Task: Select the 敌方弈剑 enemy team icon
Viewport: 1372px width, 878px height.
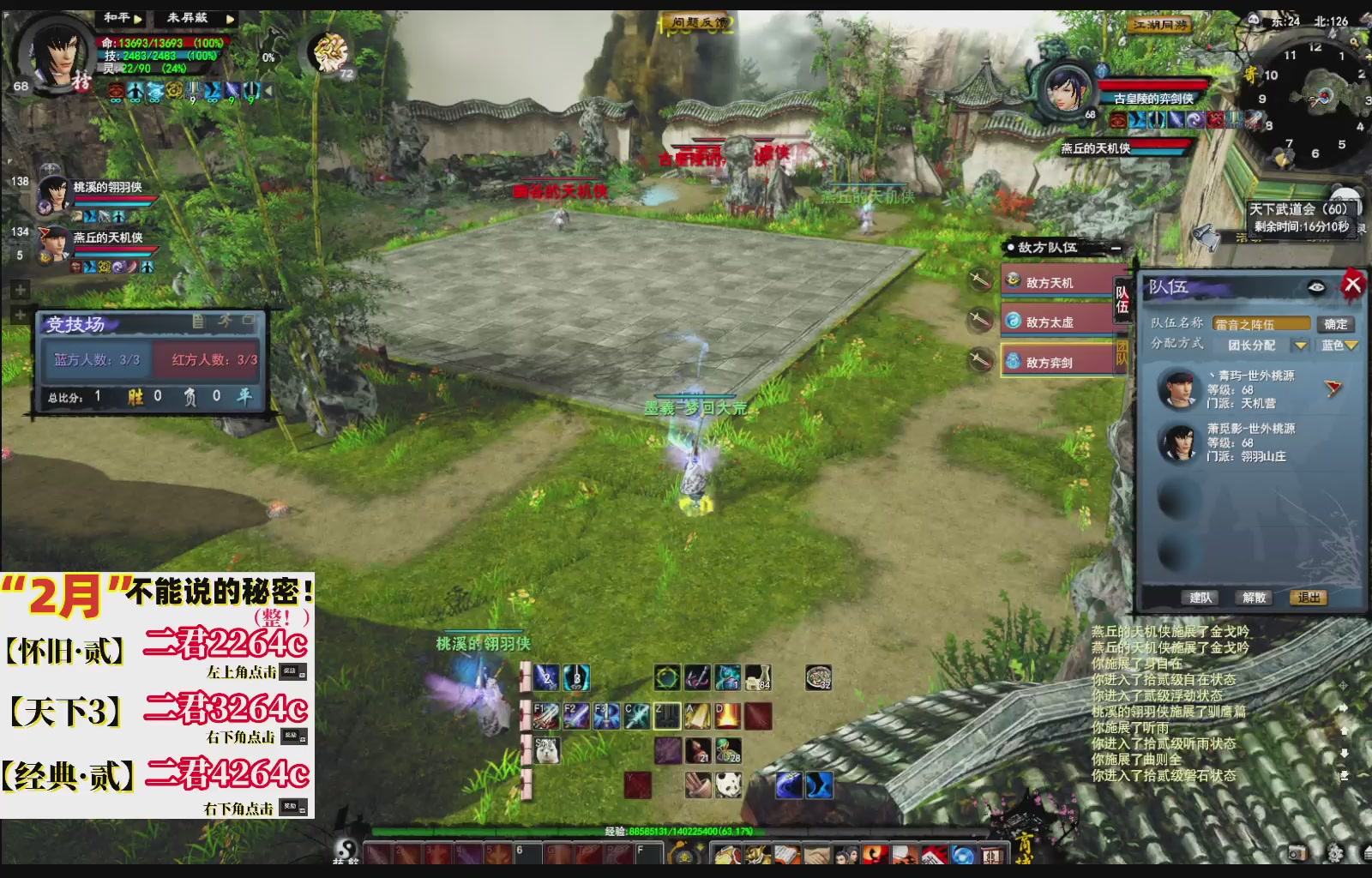Action: click(x=1012, y=358)
